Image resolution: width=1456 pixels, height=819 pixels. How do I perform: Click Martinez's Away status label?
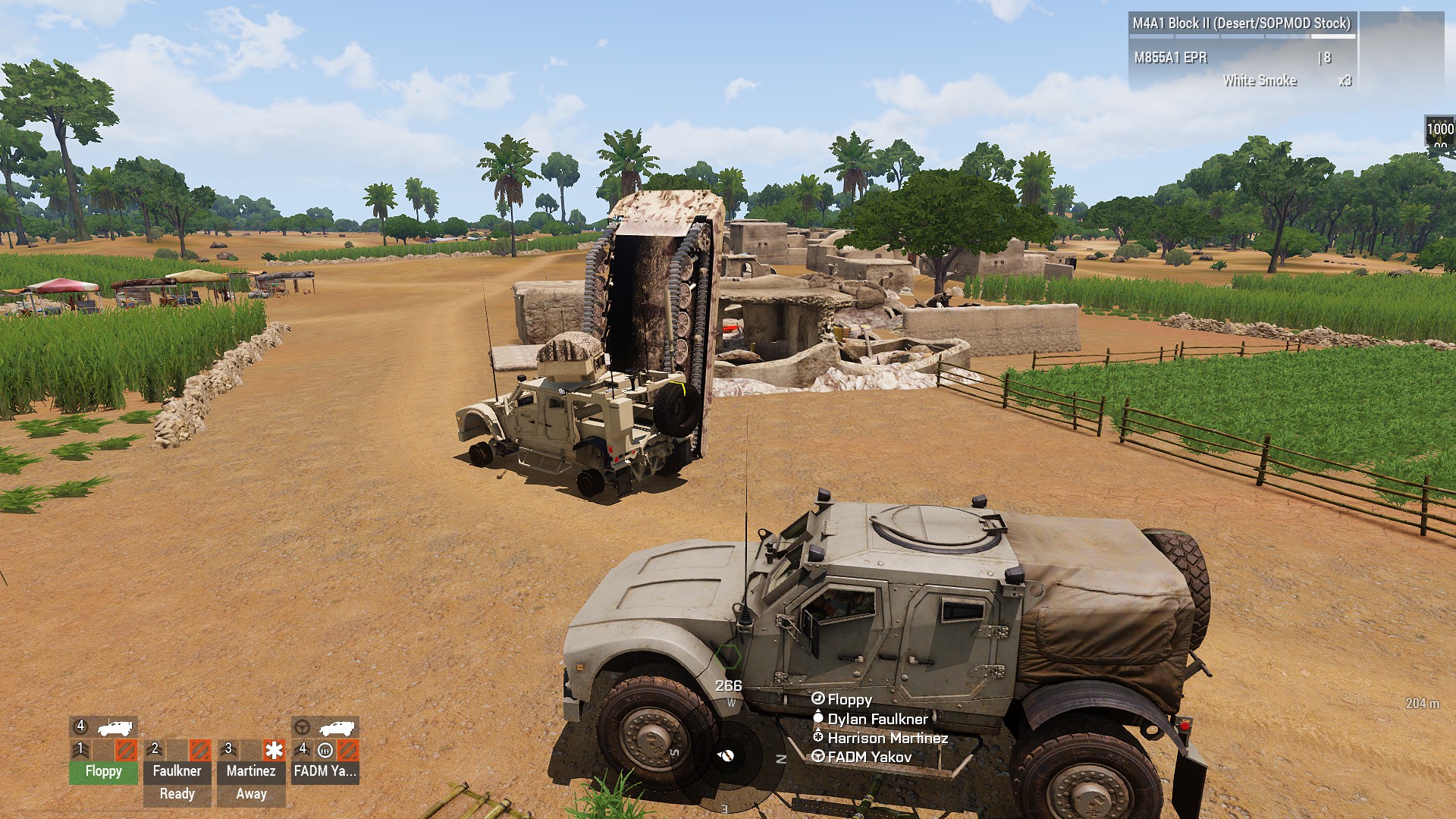251,793
